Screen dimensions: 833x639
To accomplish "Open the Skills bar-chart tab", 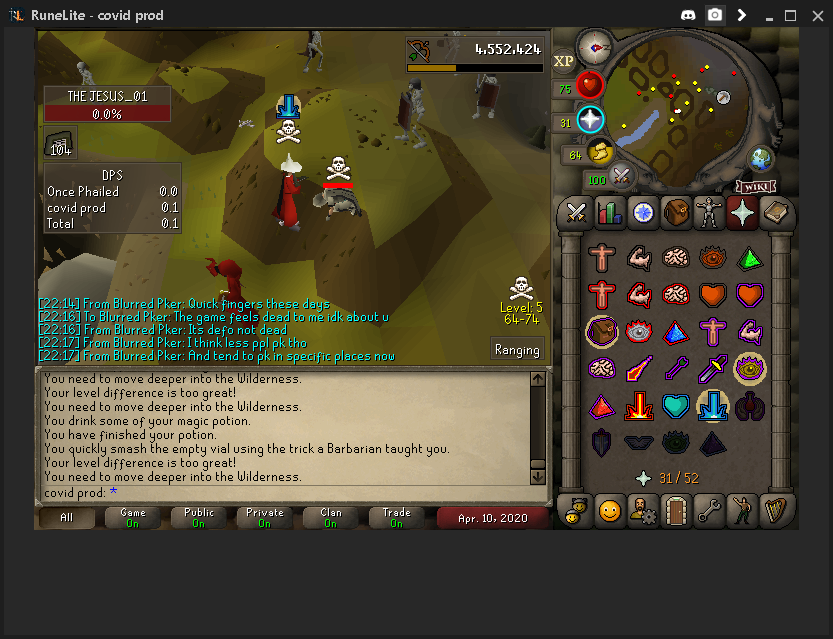I will click(x=609, y=212).
